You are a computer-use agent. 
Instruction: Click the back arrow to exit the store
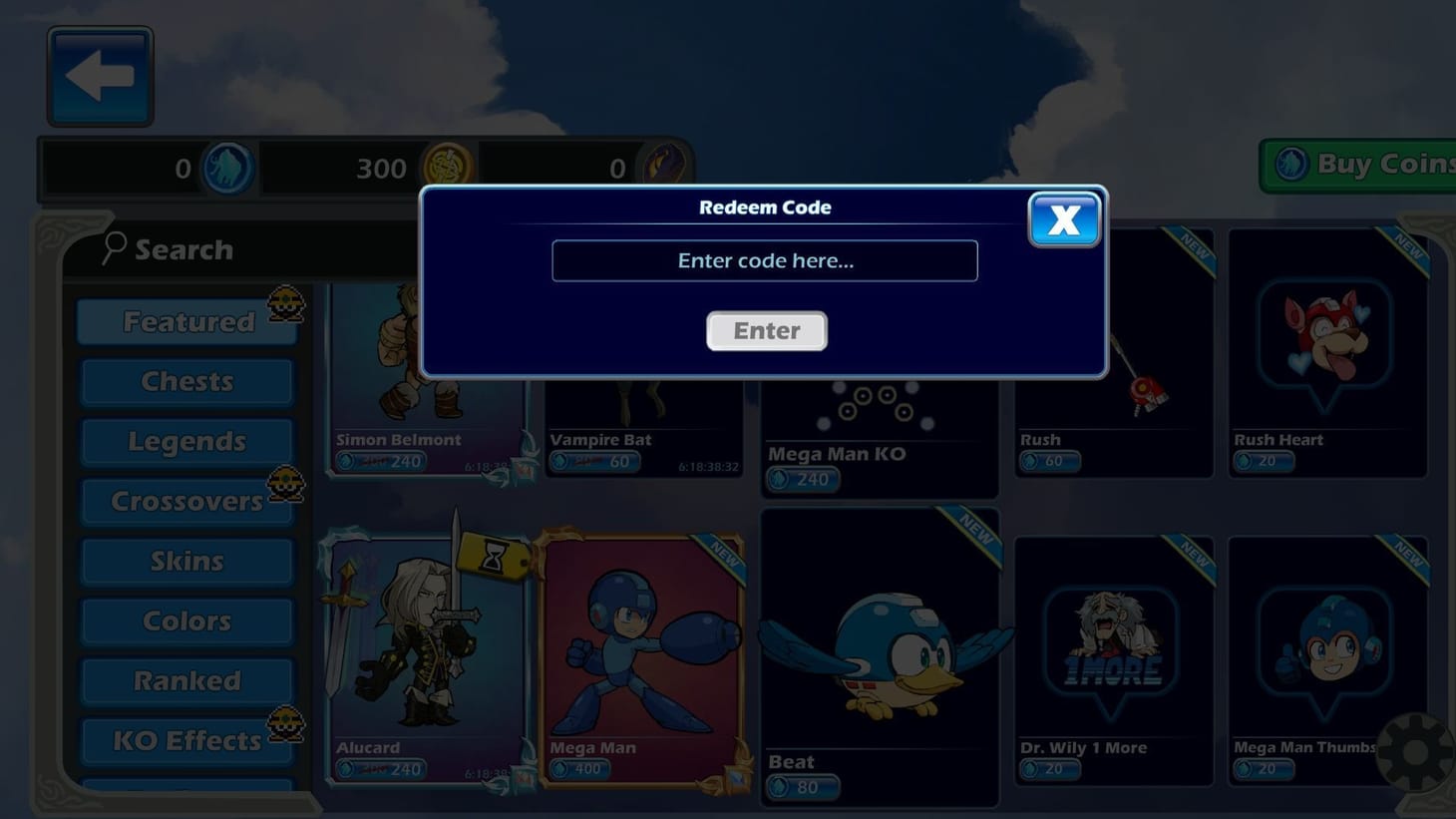pos(98,73)
